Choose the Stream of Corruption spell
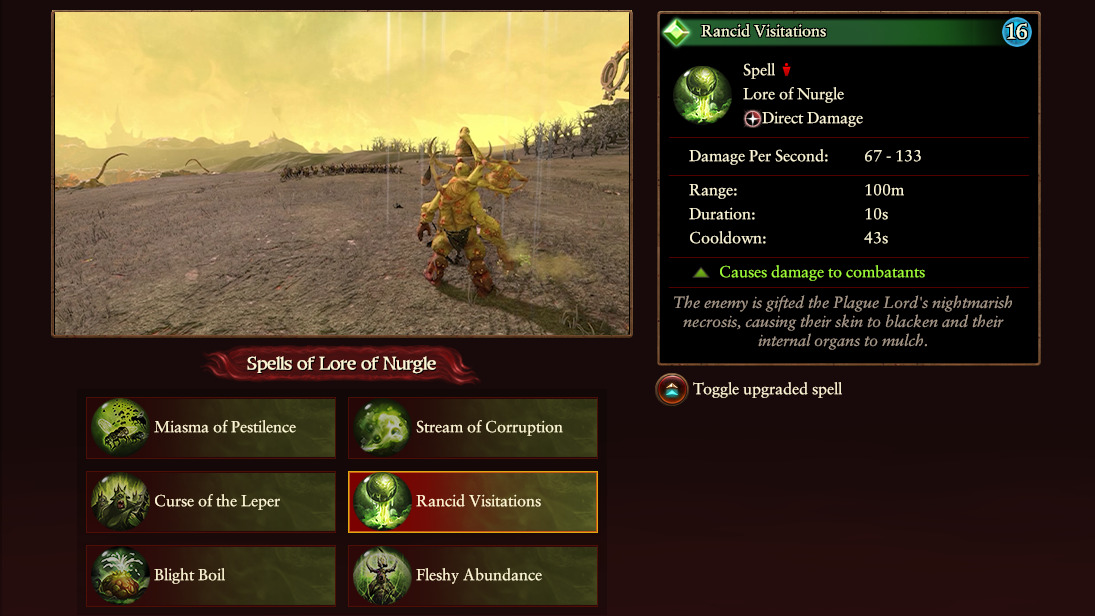The height and width of the screenshot is (616, 1095). click(473, 428)
